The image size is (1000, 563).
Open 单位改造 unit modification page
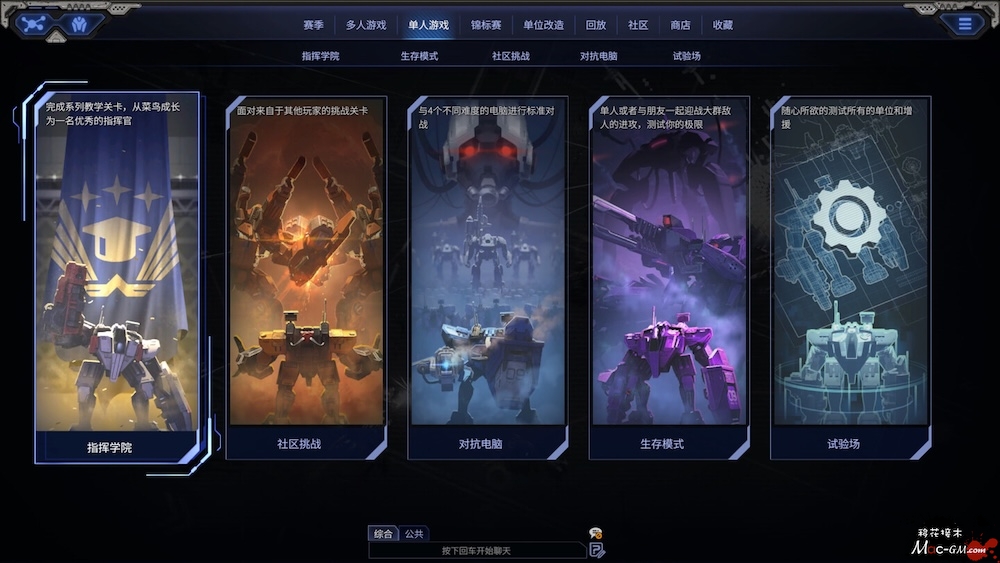pyautogui.click(x=543, y=25)
